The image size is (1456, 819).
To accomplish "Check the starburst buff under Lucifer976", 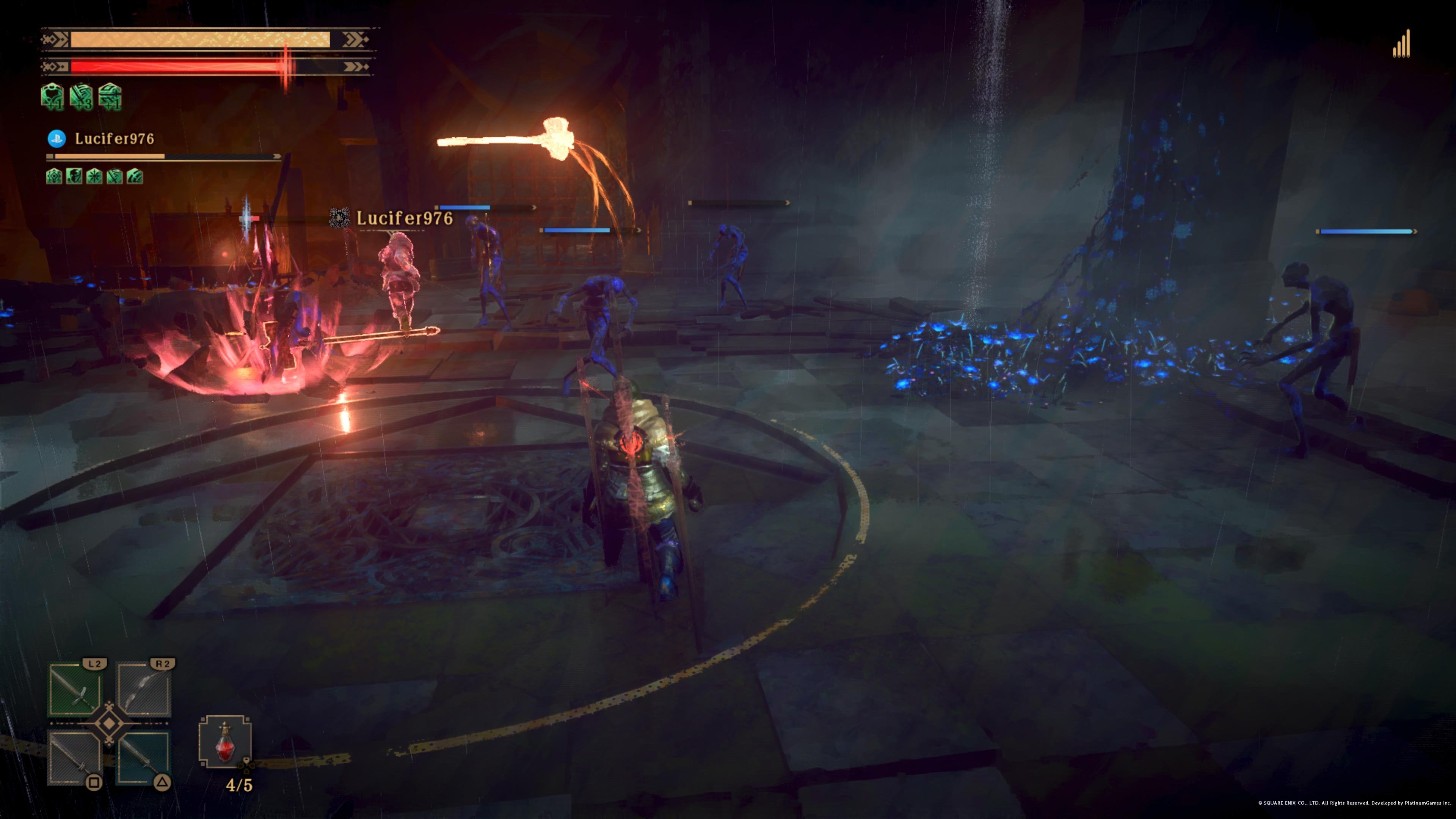I will [94, 176].
